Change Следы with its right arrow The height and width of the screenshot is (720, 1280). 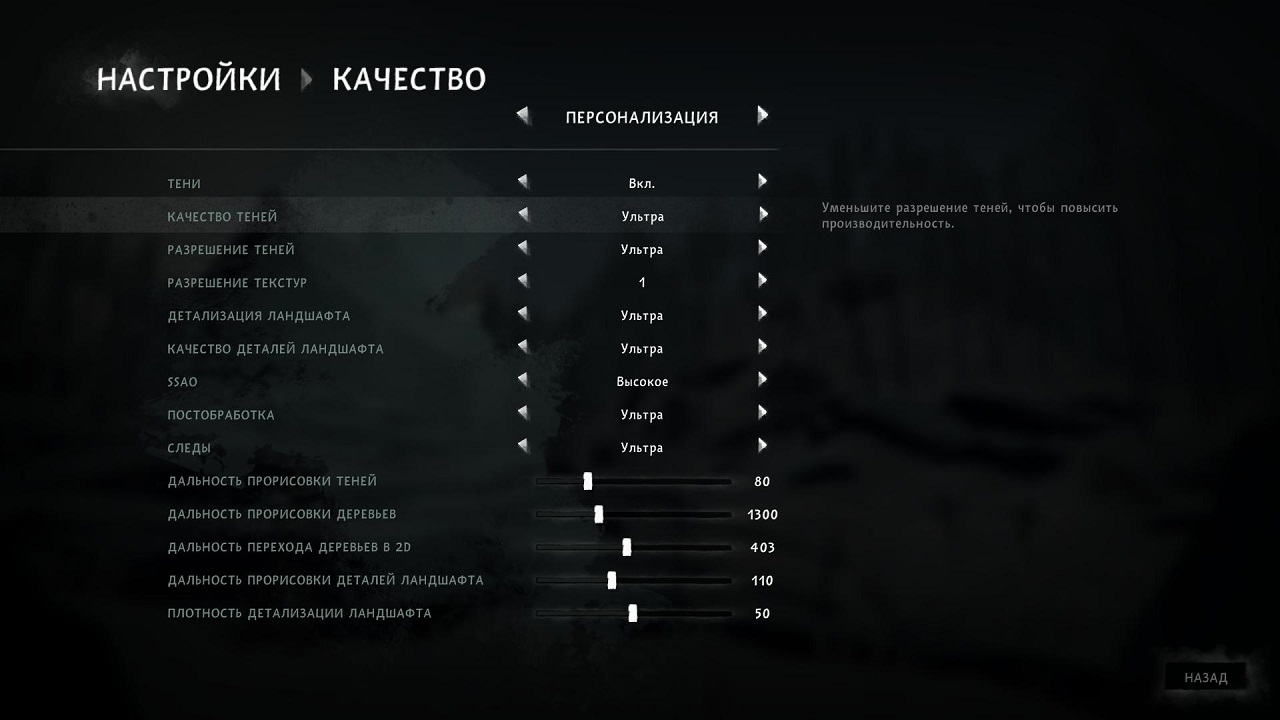[x=762, y=446]
